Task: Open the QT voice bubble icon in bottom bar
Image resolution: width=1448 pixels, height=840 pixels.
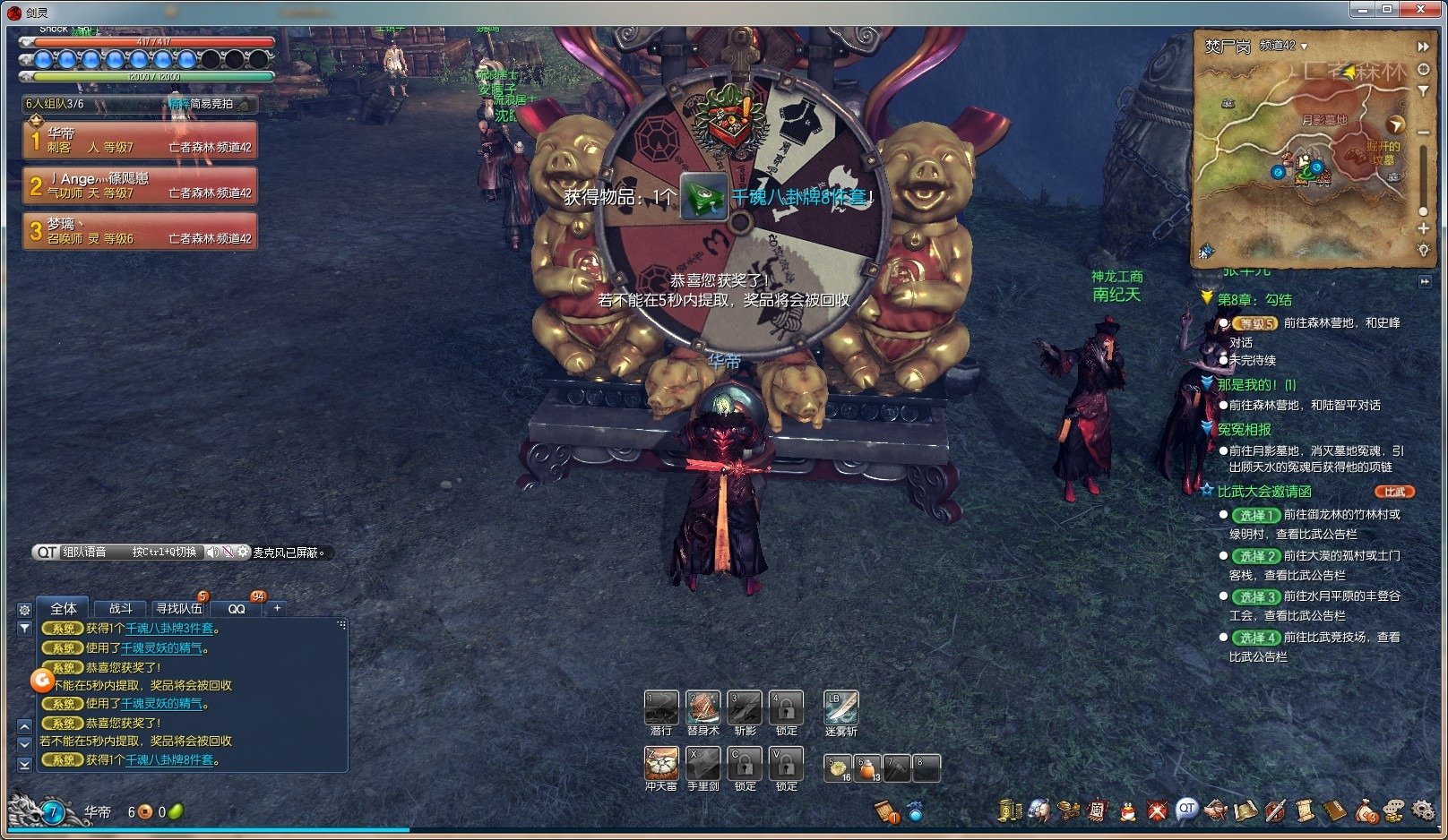Action: point(1186,809)
